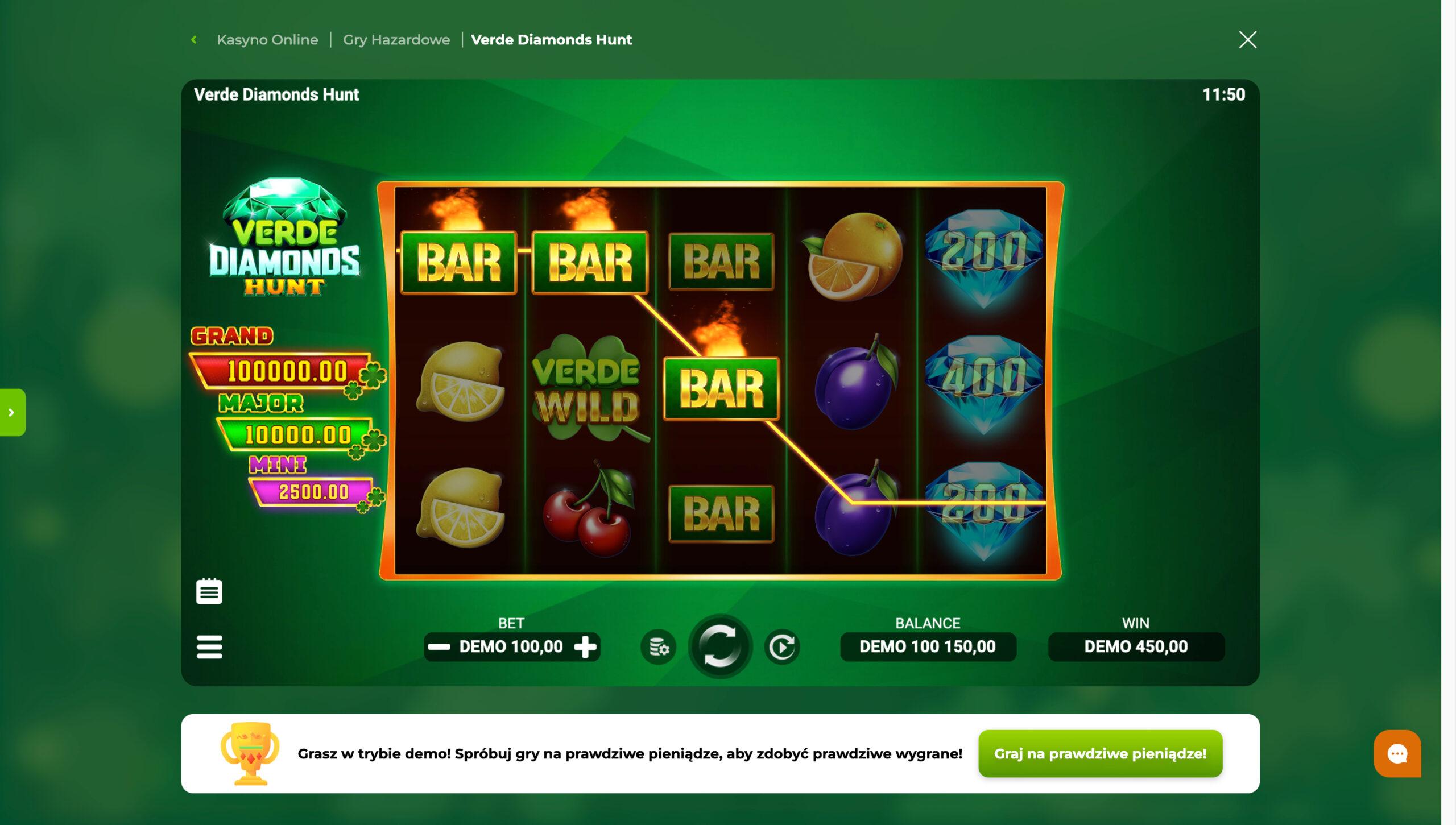Increase the bet with plus control
Image resolution: width=1456 pixels, height=825 pixels.
click(x=587, y=646)
